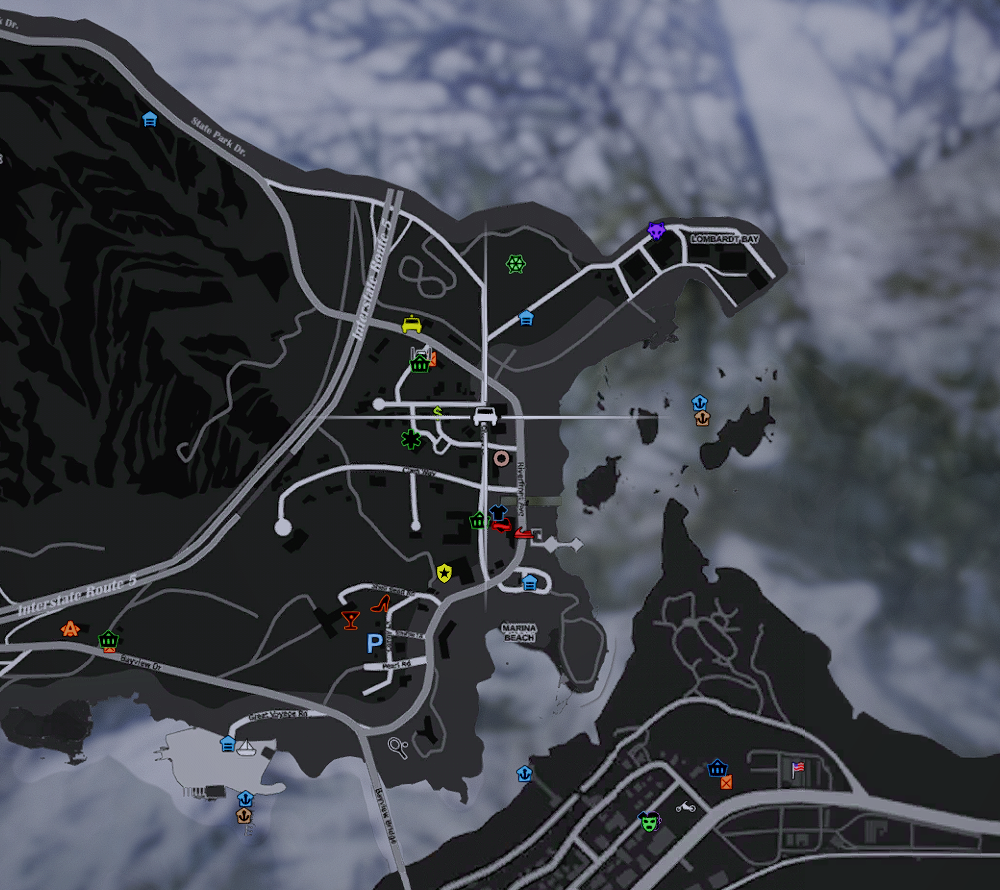Image resolution: width=1000 pixels, height=890 pixels.
Task: Click the green face mask marker
Action: [649, 822]
